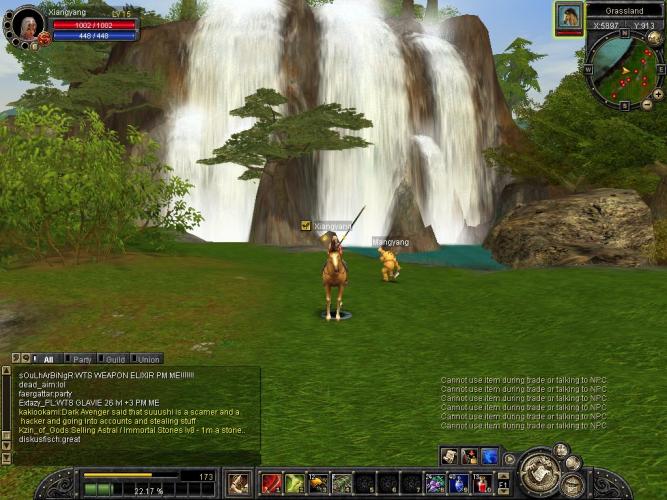Use the red health potion slot
Viewport: 667px width, 500px height.
tap(482, 484)
